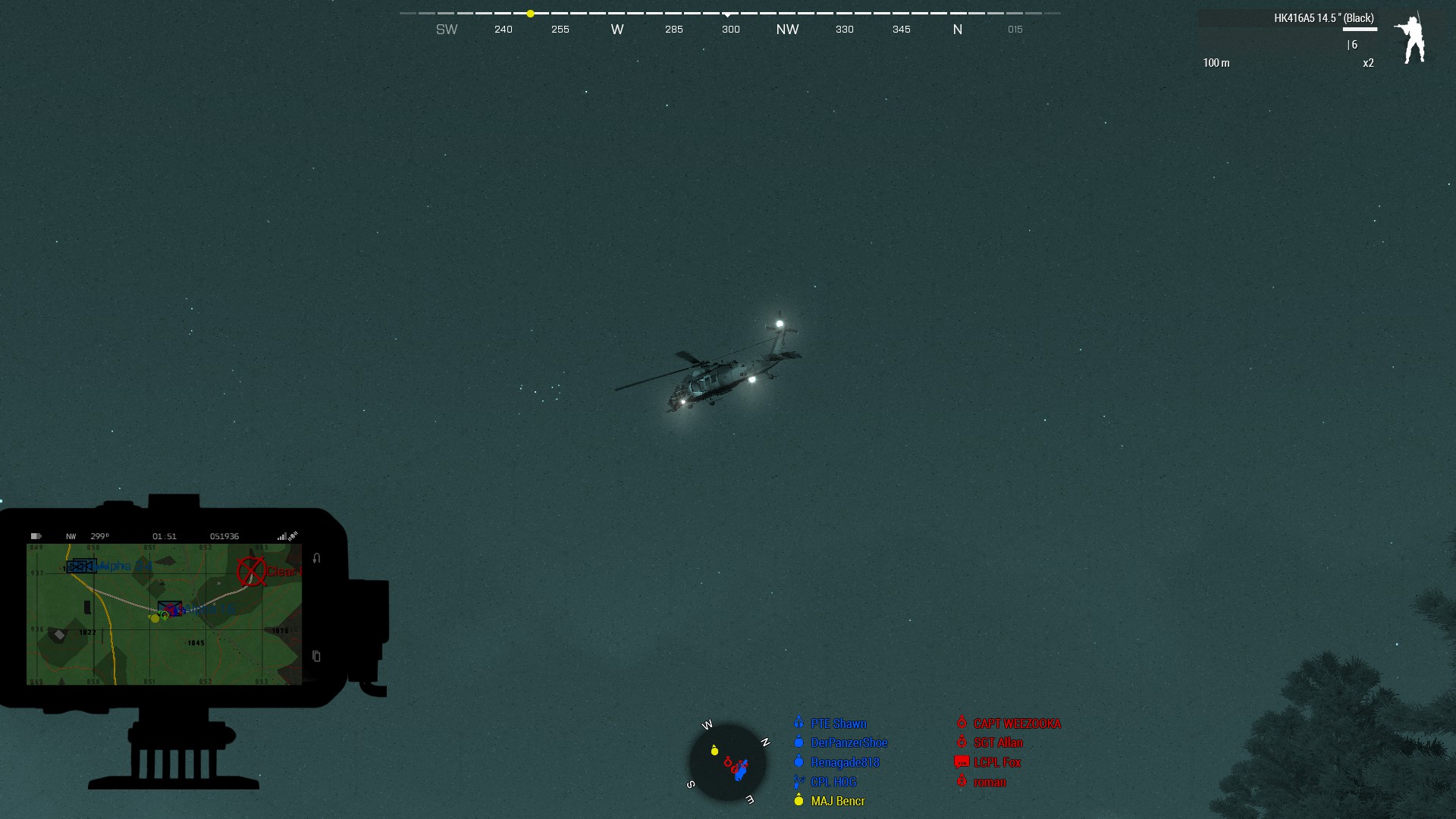Select the yellow MAJ Bencr leader icon

(x=799, y=800)
